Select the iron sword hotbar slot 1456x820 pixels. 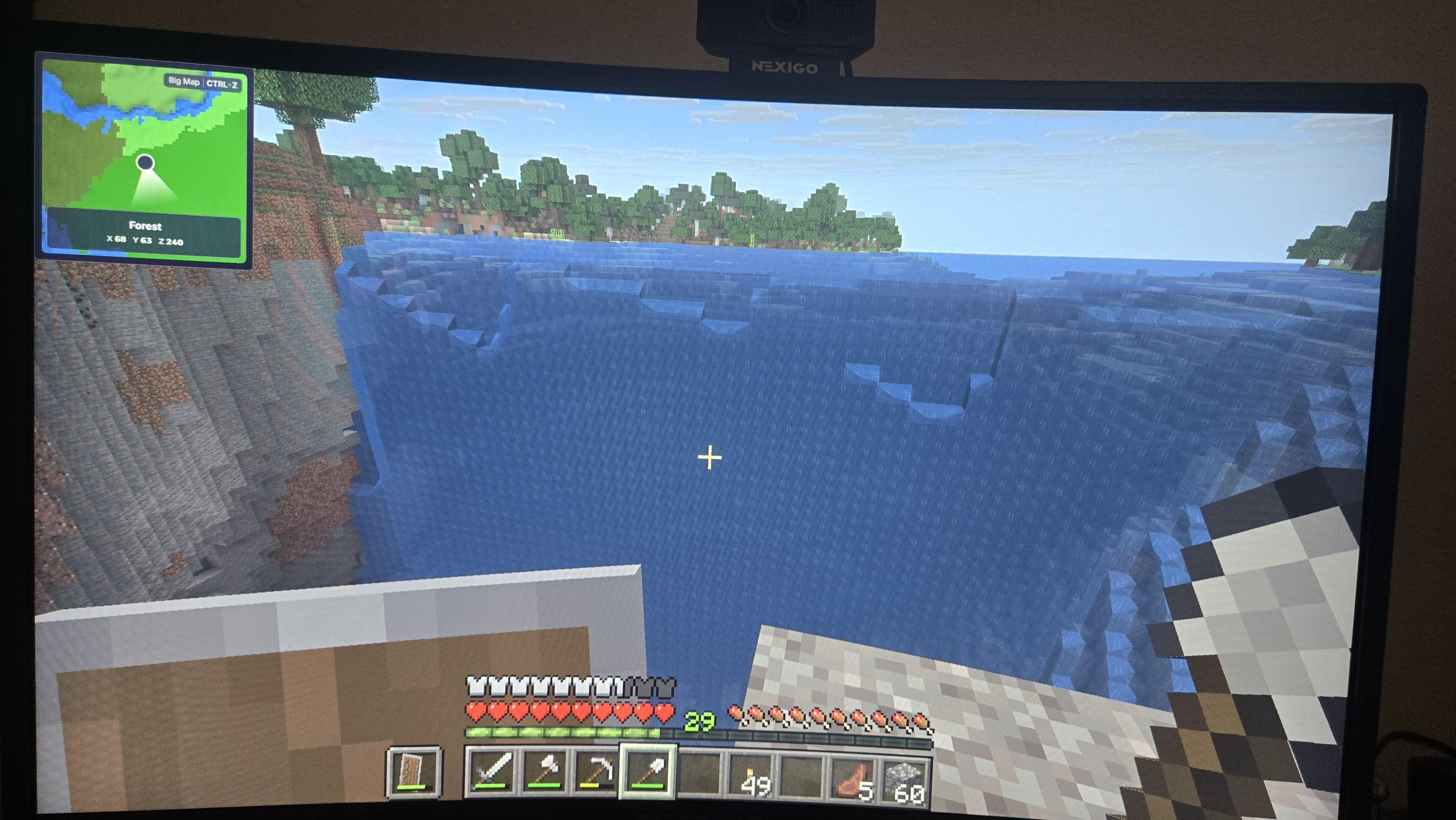(x=491, y=771)
